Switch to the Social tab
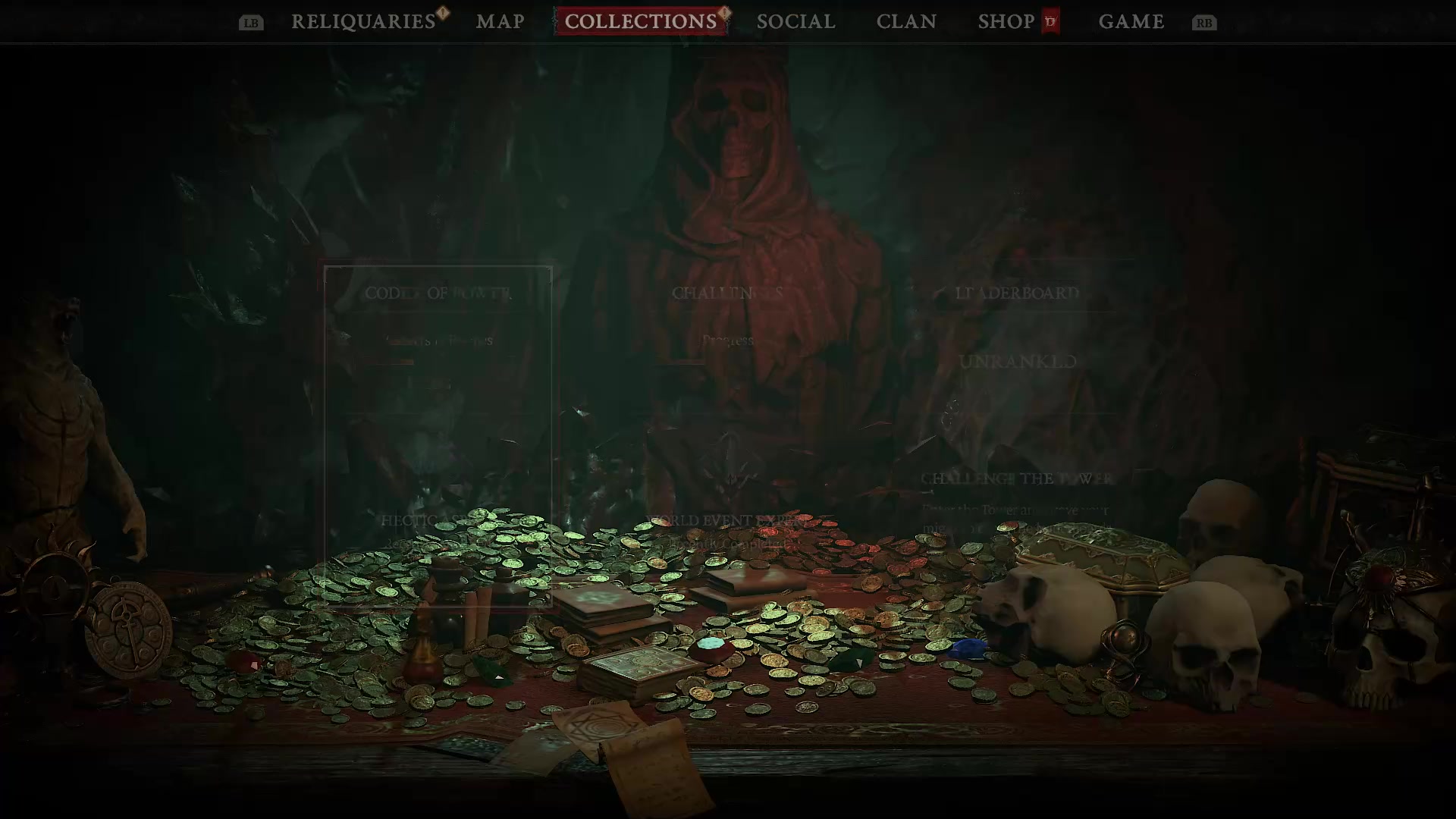The height and width of the screenshot is (819, 1456). [795, 21]
